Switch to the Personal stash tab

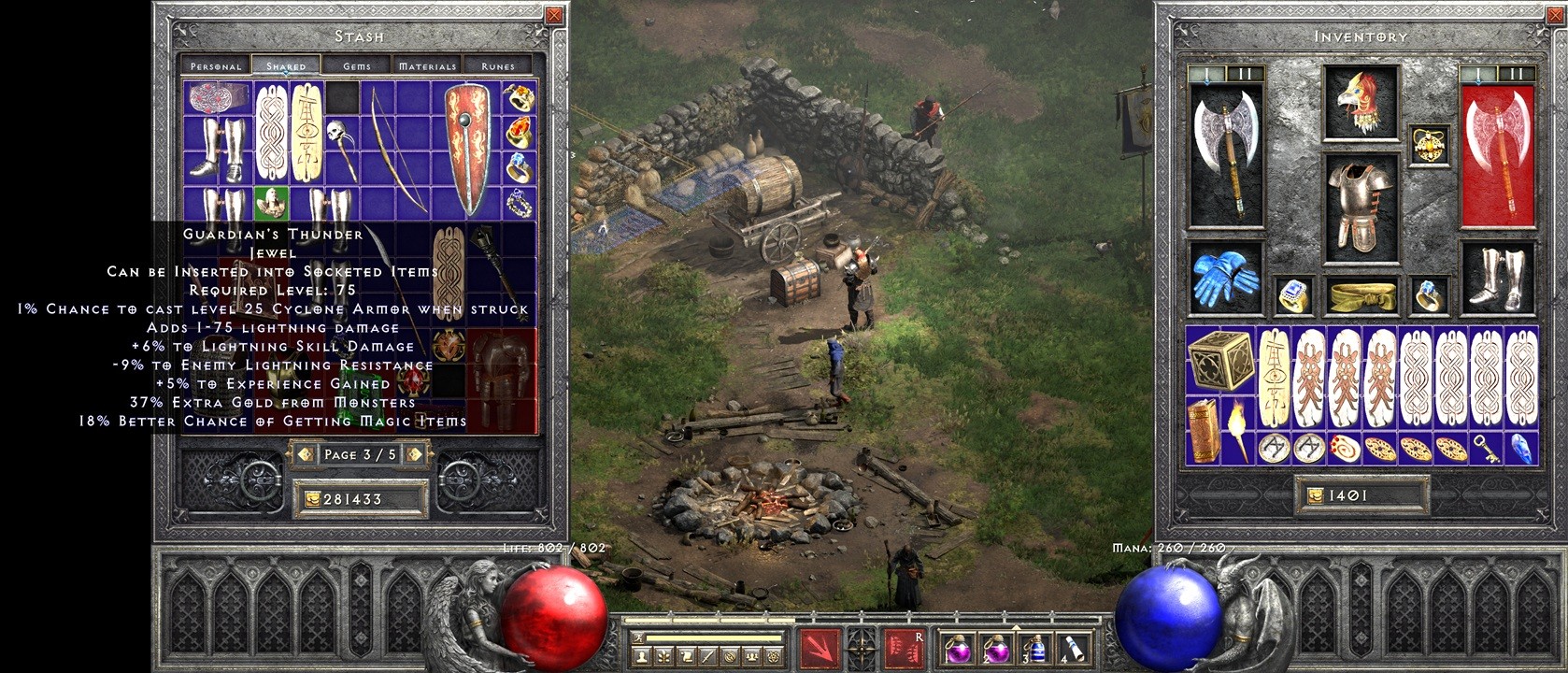pyautogui.click(x=216, y=65)
